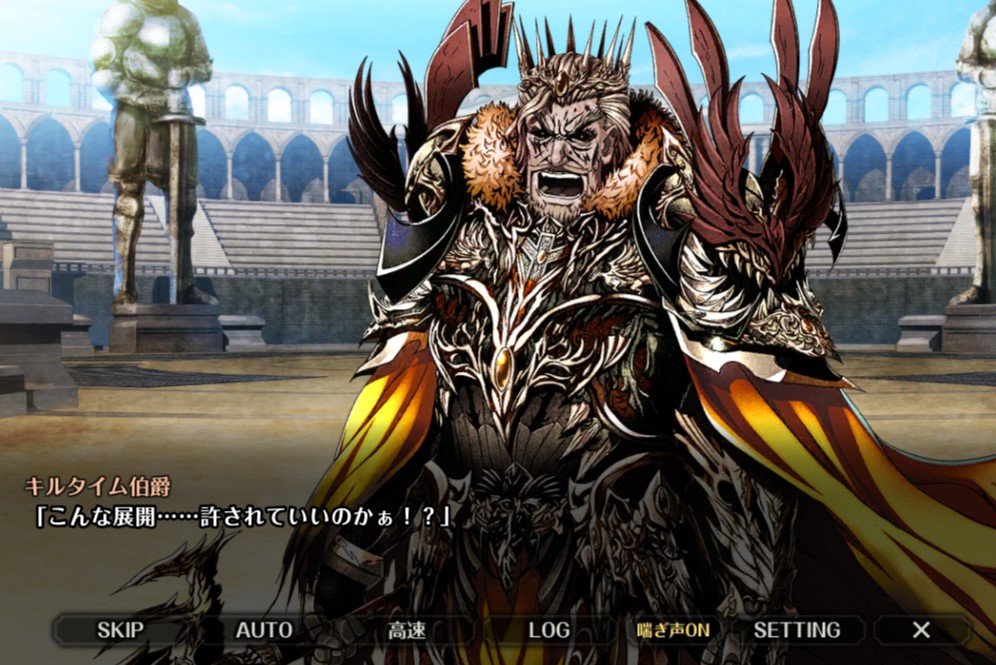The height and width of the screenshot is (665, 996).
Task: Toggle the 喘ぎ声ON voice setting
Action: pyautogui.click(x=673, y=630)
